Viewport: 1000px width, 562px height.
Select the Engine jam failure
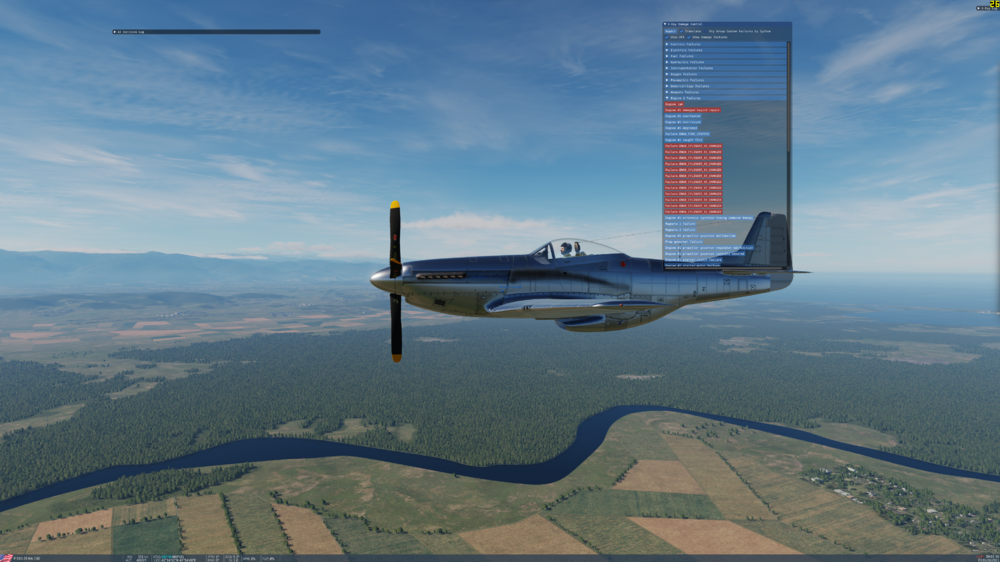click(x=672, y=104)
